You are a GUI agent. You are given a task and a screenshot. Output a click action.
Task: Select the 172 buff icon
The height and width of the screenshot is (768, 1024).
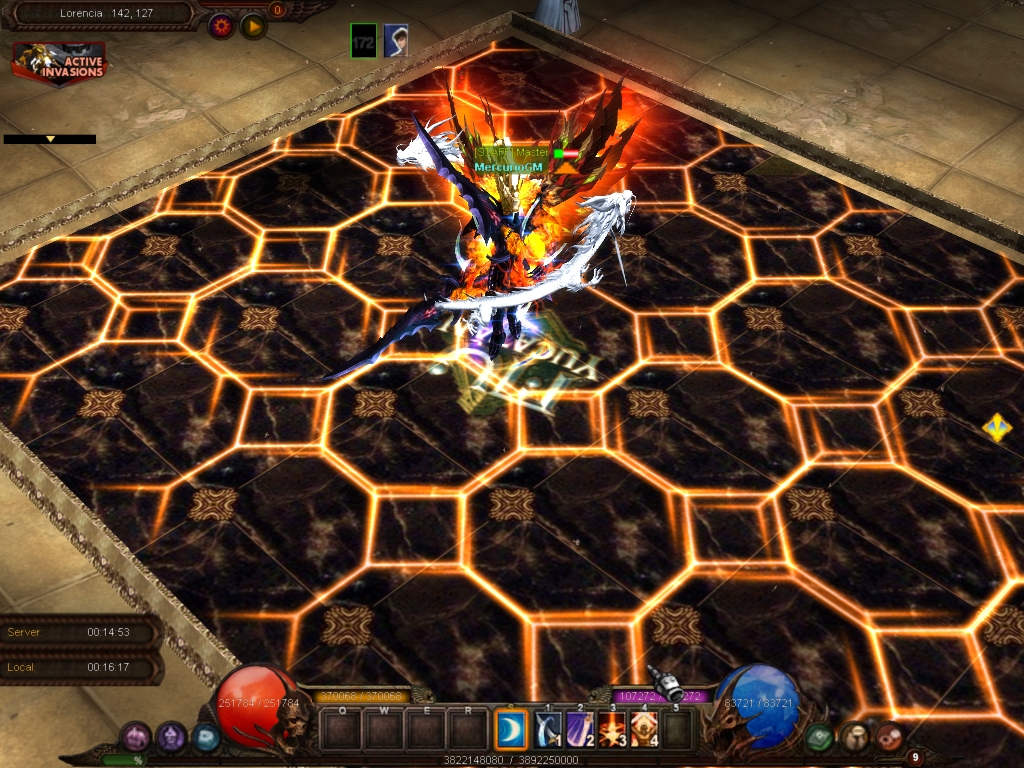pos(364,41)
